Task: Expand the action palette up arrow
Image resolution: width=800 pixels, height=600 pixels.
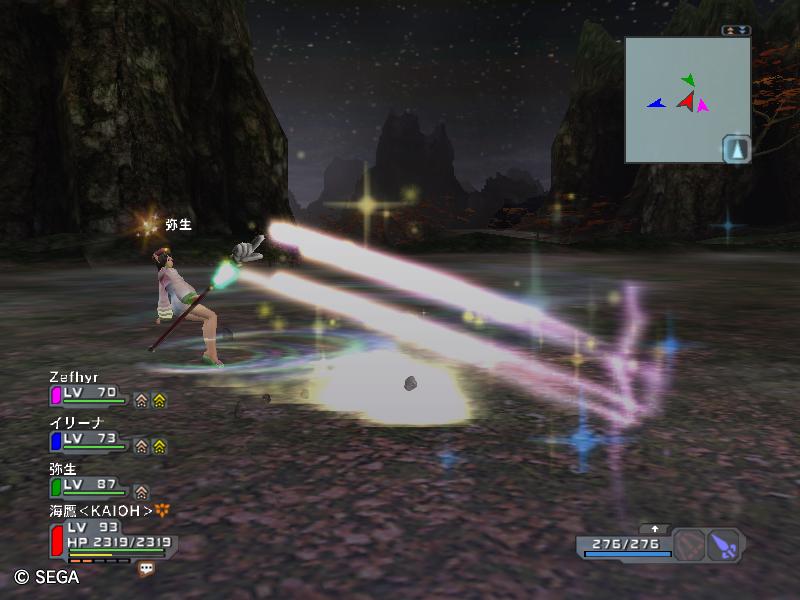Action: click(x=656, y=528)
